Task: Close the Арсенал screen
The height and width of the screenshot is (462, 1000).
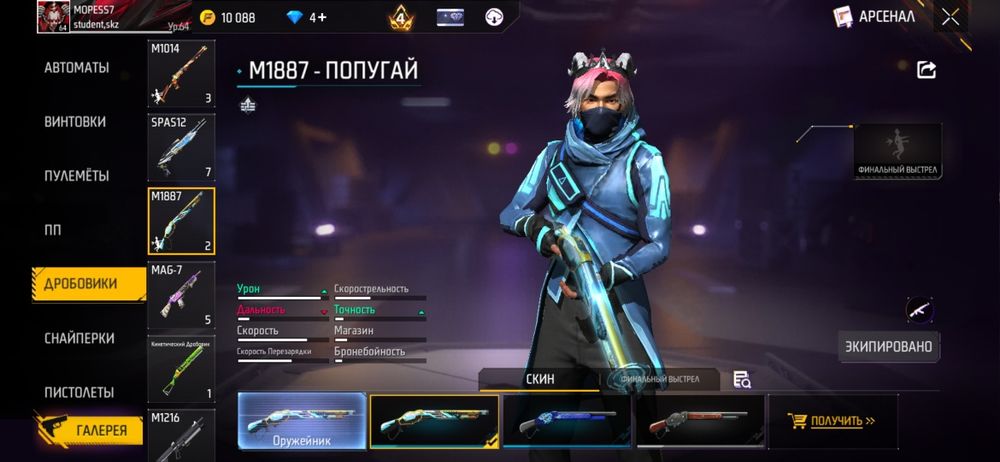Action: [x=950, y=16]
